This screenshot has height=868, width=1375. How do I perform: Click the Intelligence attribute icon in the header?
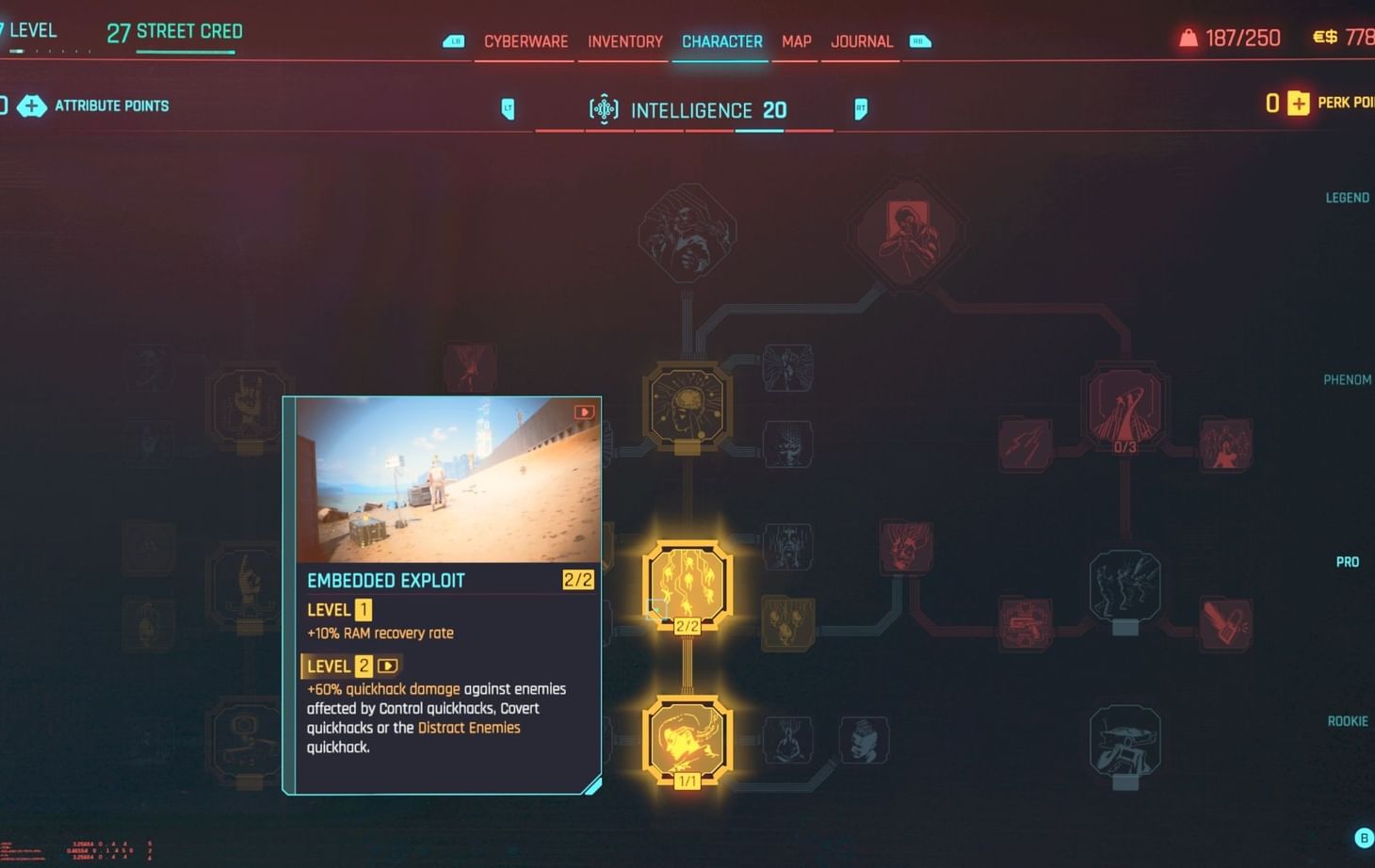[x=604, y=109]
